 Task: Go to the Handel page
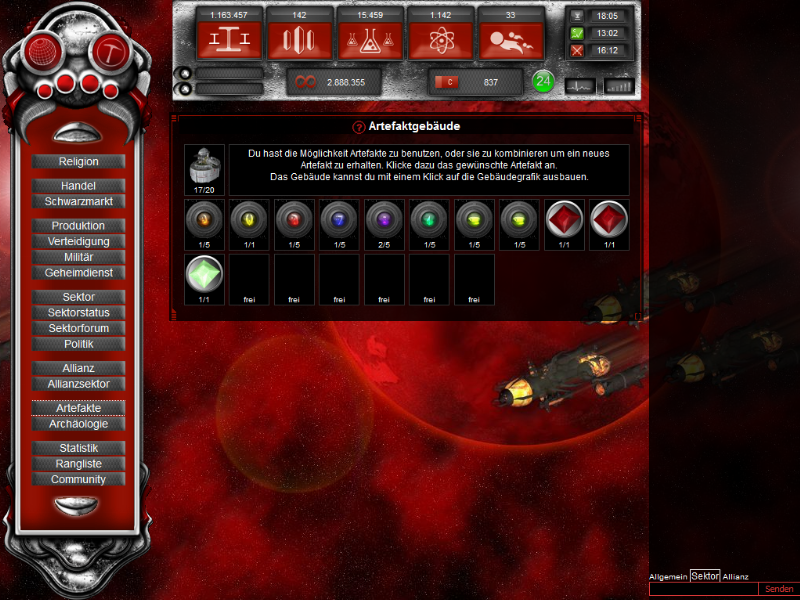(79, 186)
